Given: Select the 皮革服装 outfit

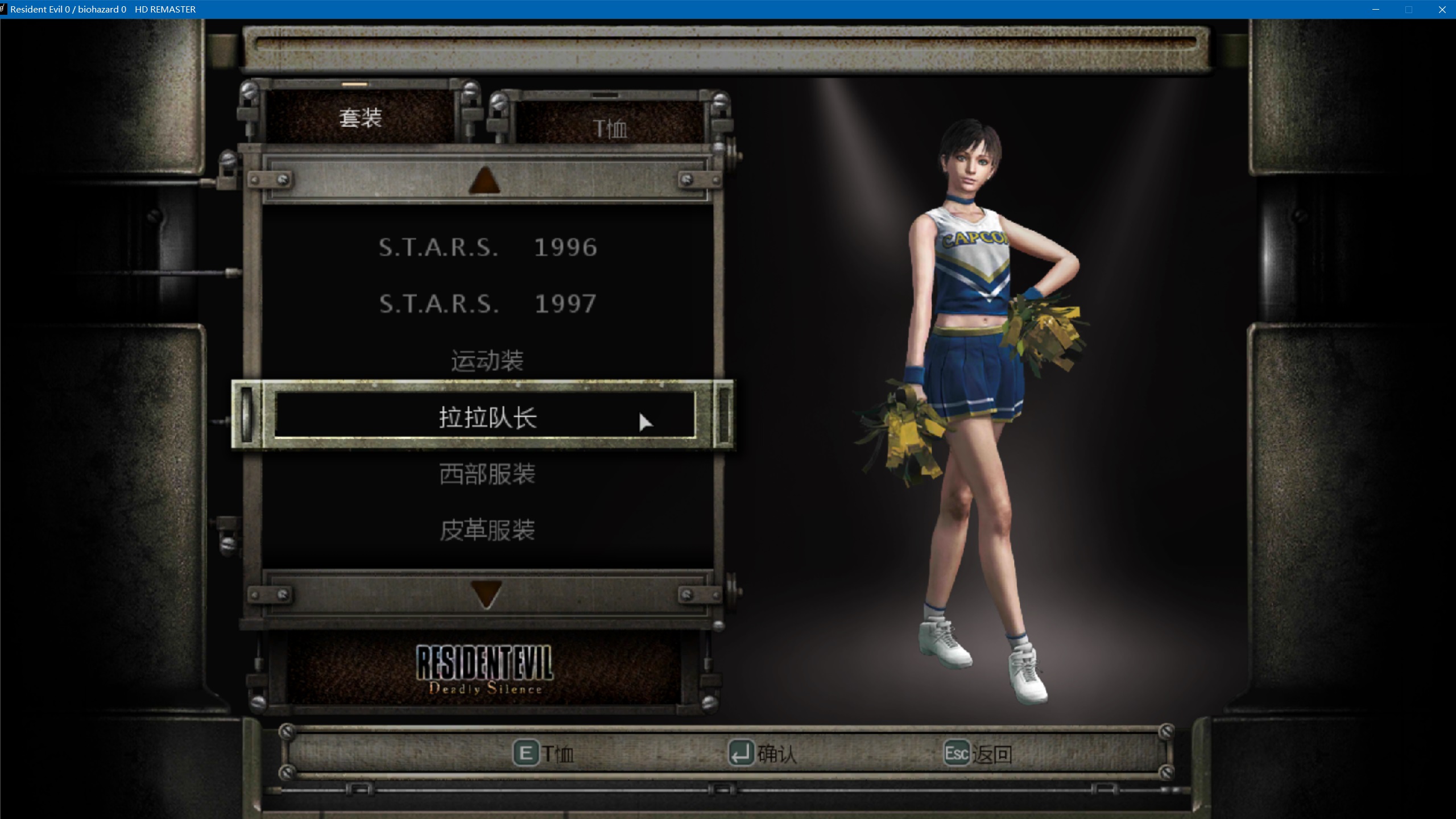Looking at the screenshot, I should click(x=487, y=530).
